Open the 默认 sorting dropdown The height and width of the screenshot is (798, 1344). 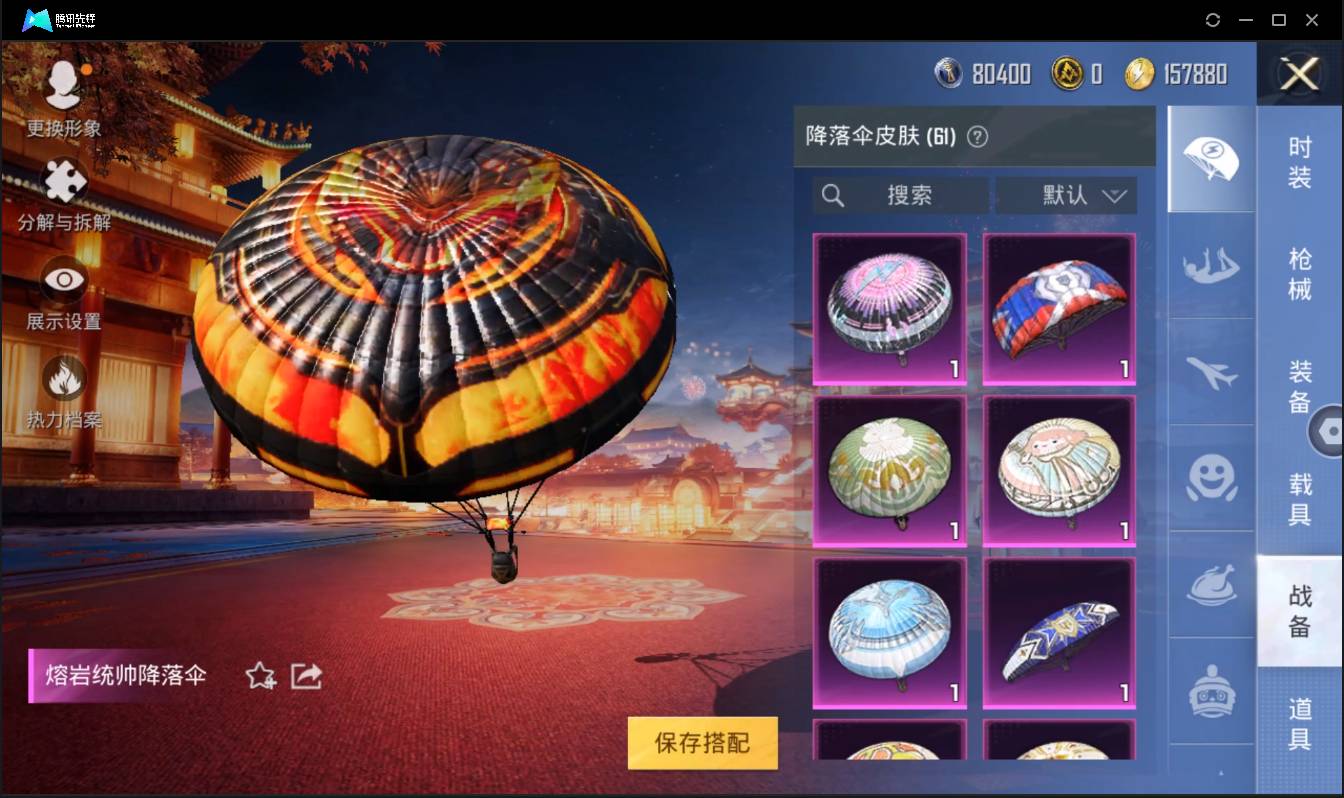point(1066,195)
